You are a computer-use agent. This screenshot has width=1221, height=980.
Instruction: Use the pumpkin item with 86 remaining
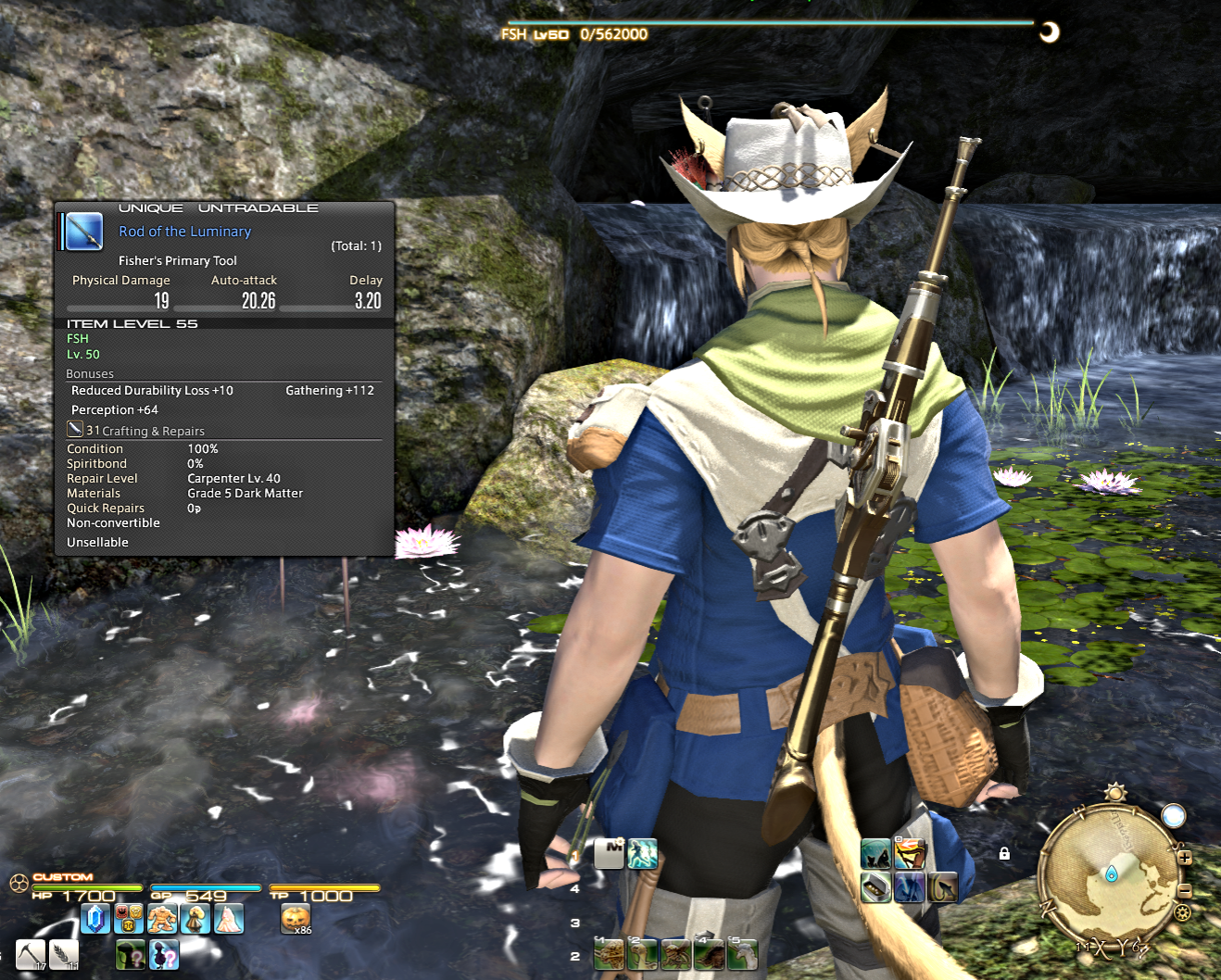pyautogui.click(x=295, y=918)
